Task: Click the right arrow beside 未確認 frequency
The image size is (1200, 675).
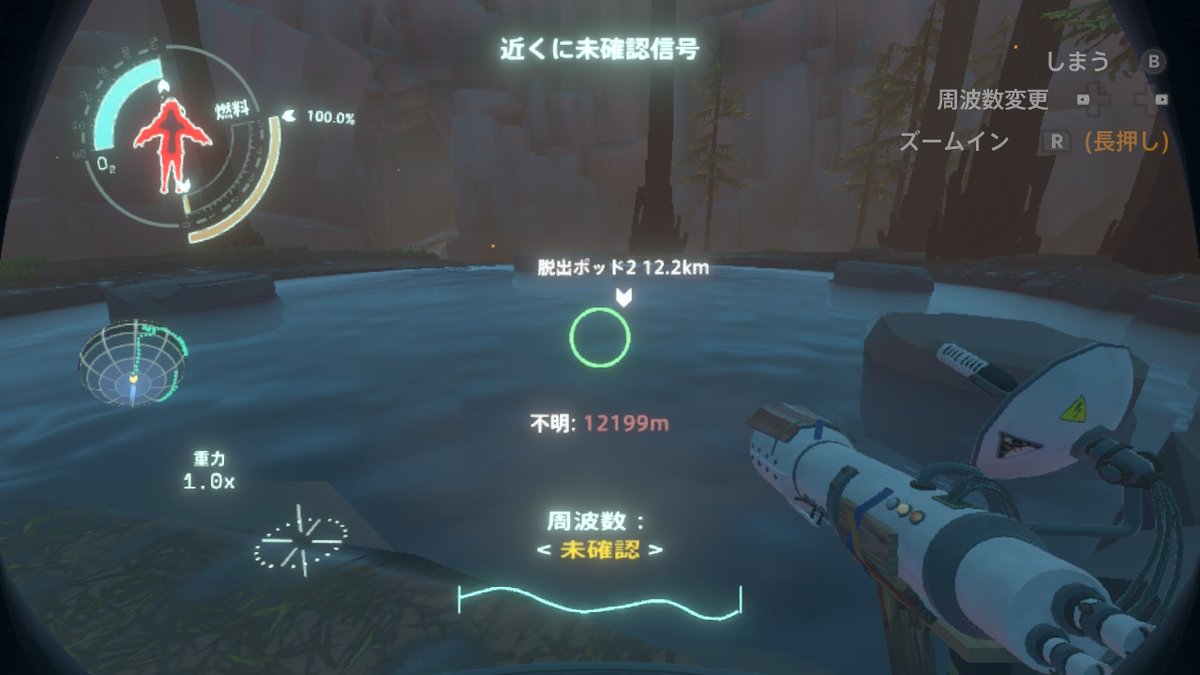Action: [657, 550]
